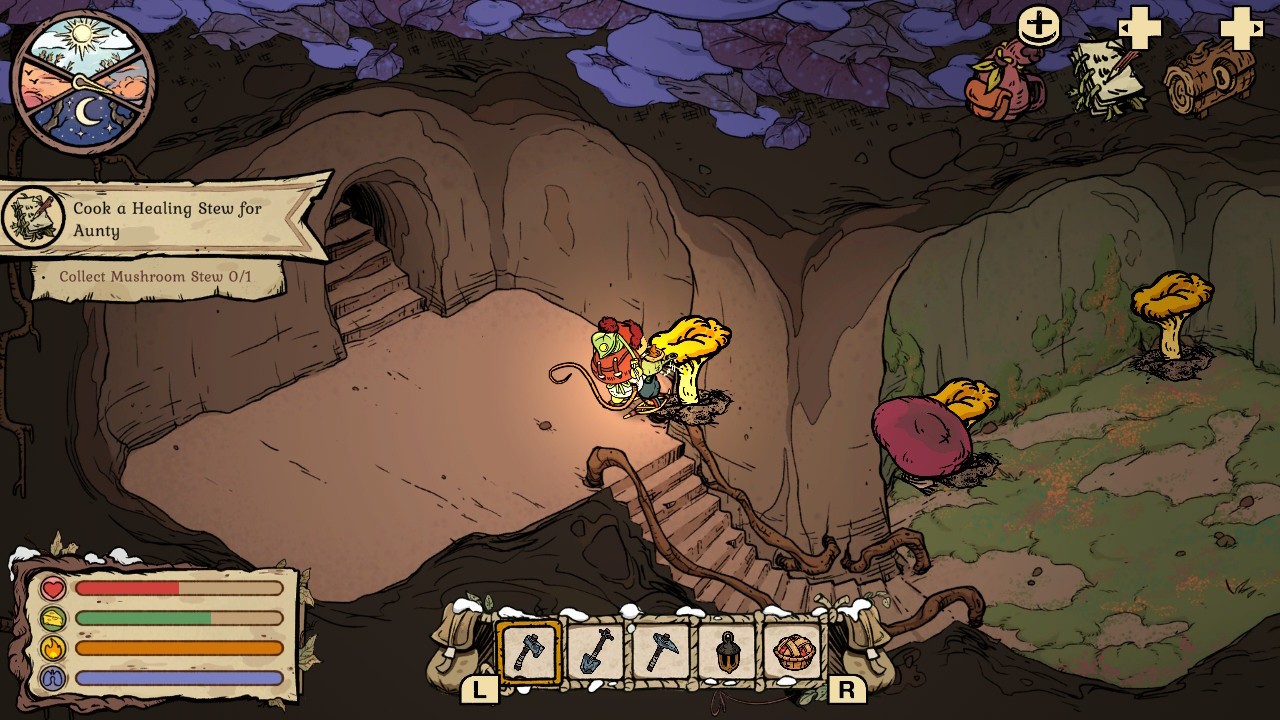Select the shovel hotbar slot
The height and width of the screenshot is (720, 1280).
pyautogui.click(x=596, y=653)
